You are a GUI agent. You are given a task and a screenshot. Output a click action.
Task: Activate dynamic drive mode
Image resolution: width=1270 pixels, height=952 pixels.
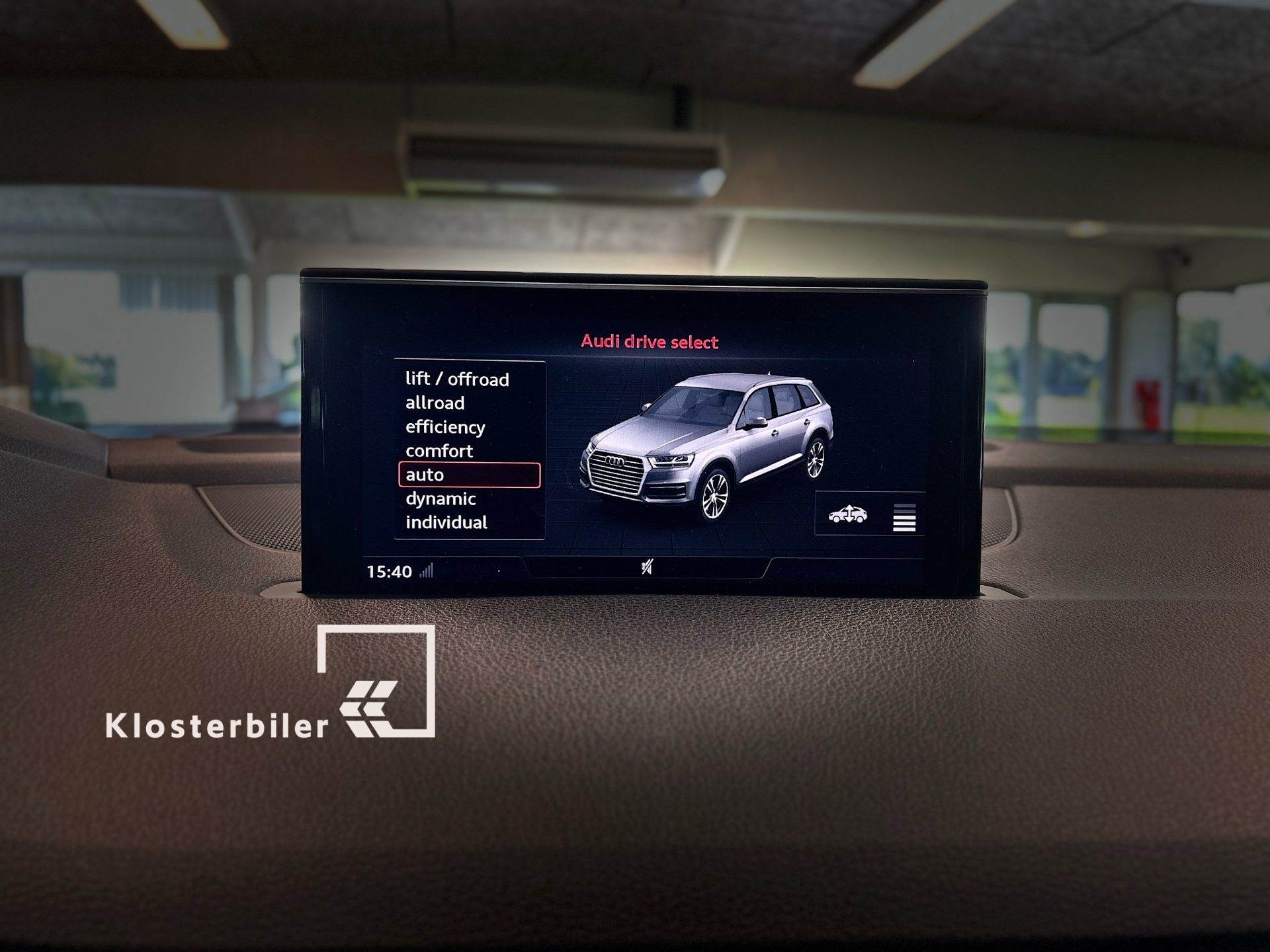tap(441, 498)
